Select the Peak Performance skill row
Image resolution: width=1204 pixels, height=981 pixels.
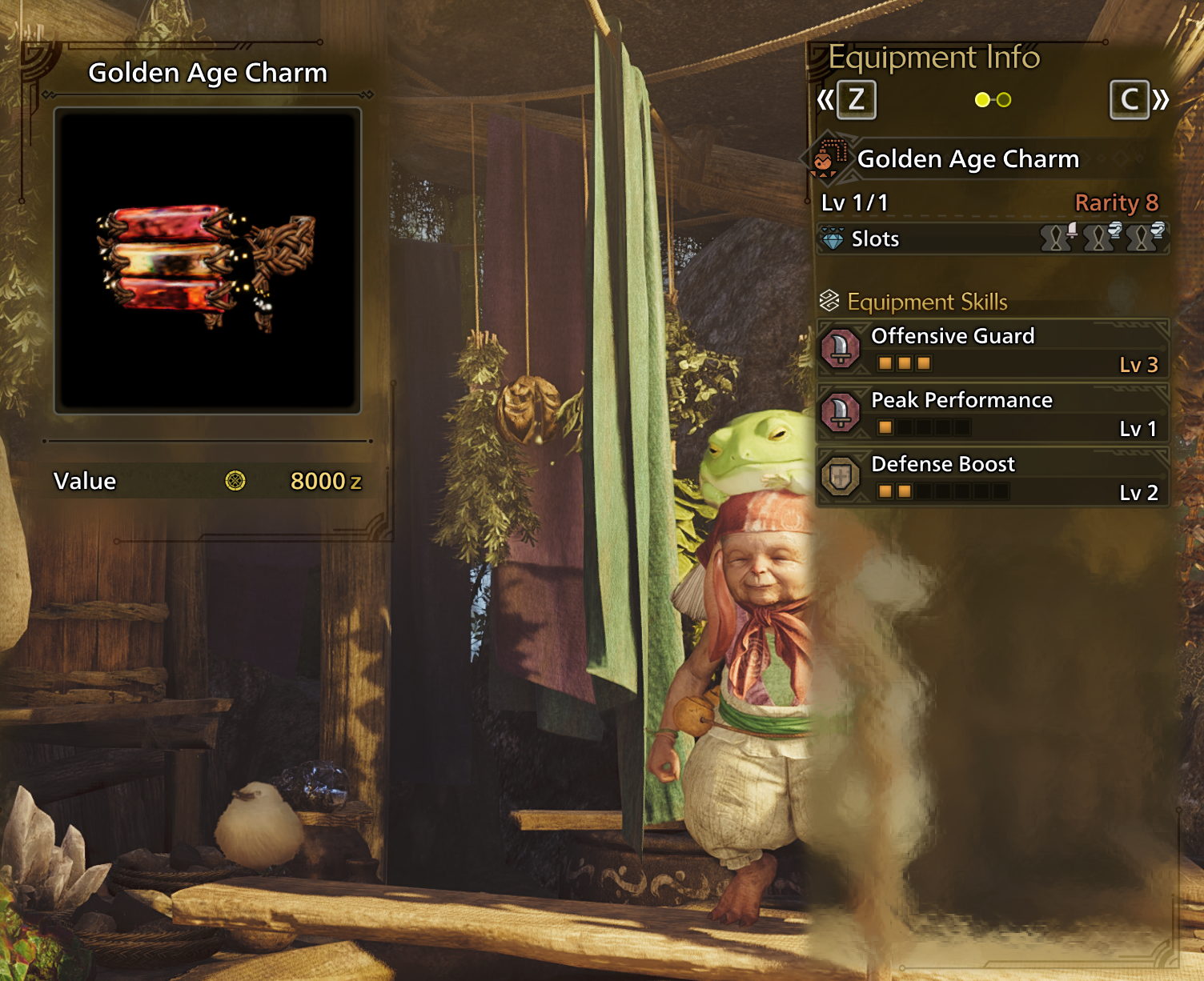pos(993,413)
